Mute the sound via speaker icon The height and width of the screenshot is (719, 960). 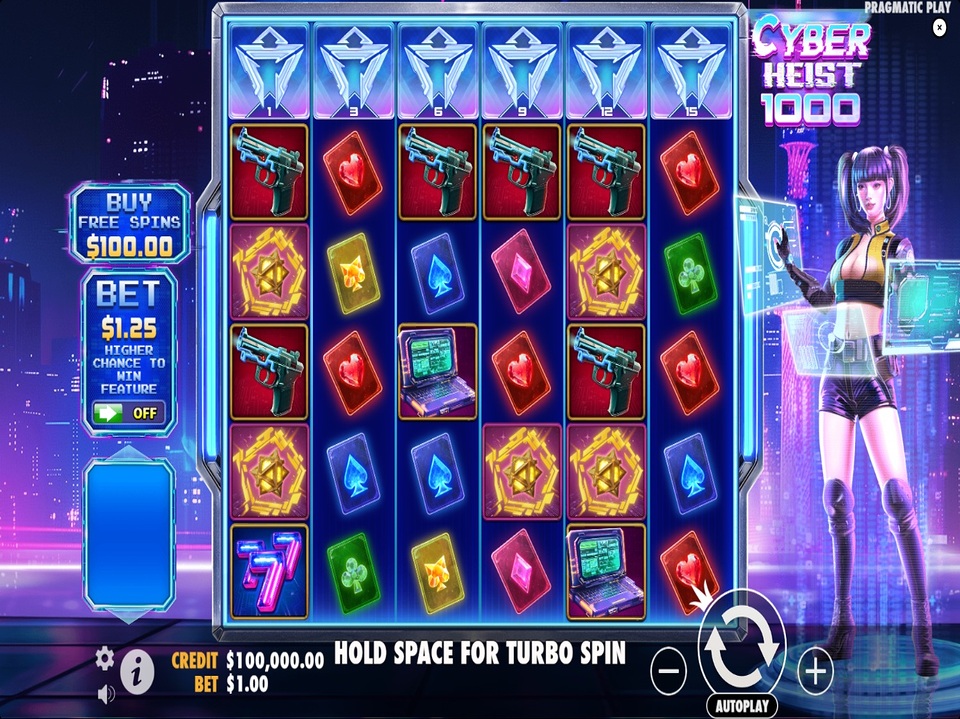click(106, 693)
